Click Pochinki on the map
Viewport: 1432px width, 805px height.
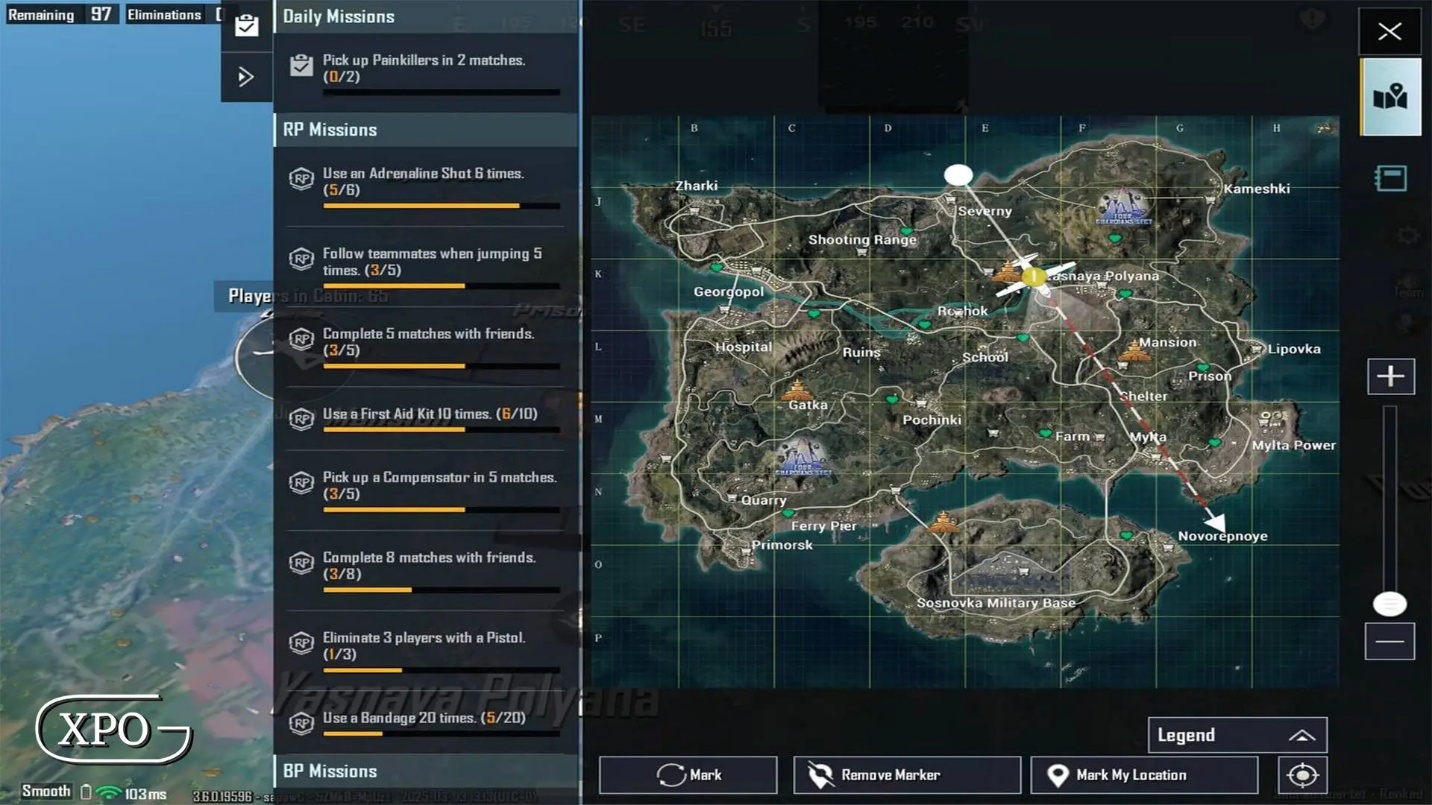pyautogui.click(x=931, y=420)
